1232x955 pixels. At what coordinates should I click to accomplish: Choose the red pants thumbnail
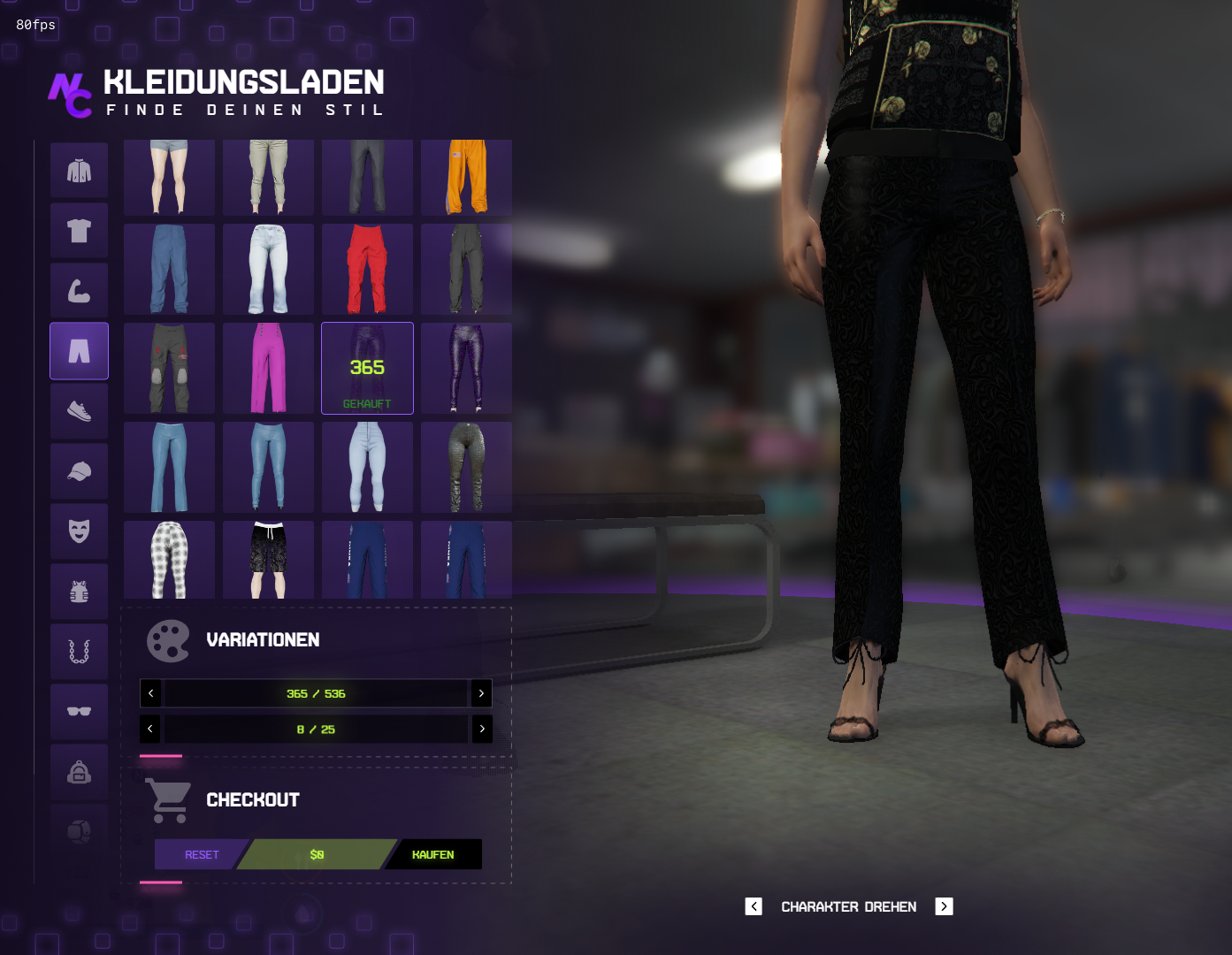(x=367, y=269)
